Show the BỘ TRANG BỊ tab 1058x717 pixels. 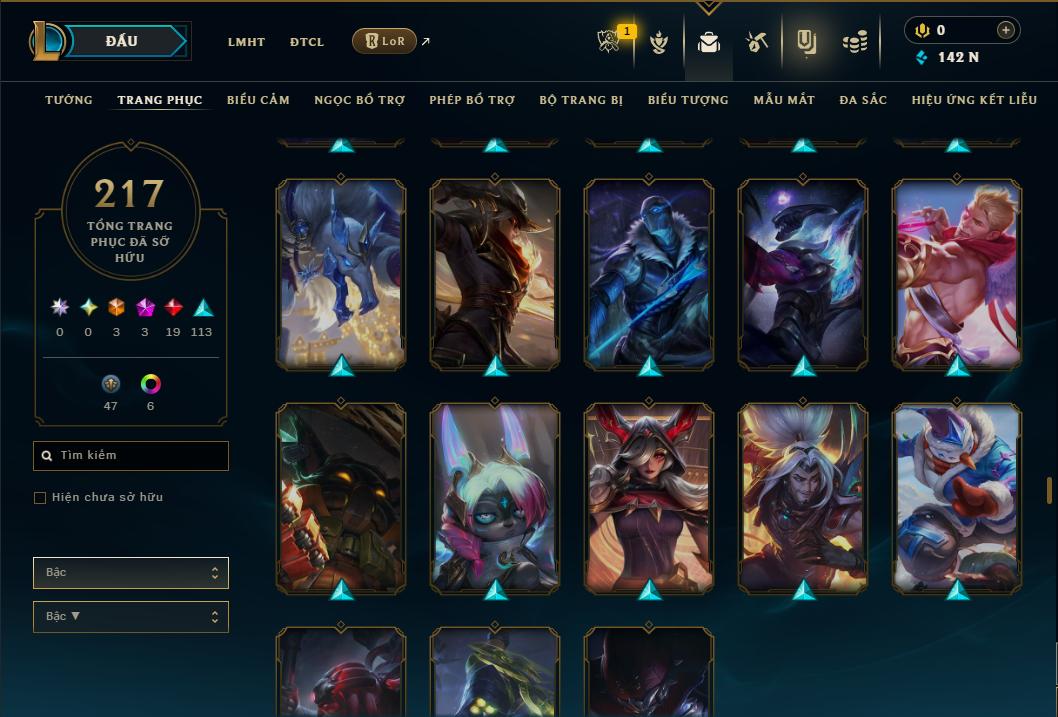581,100
